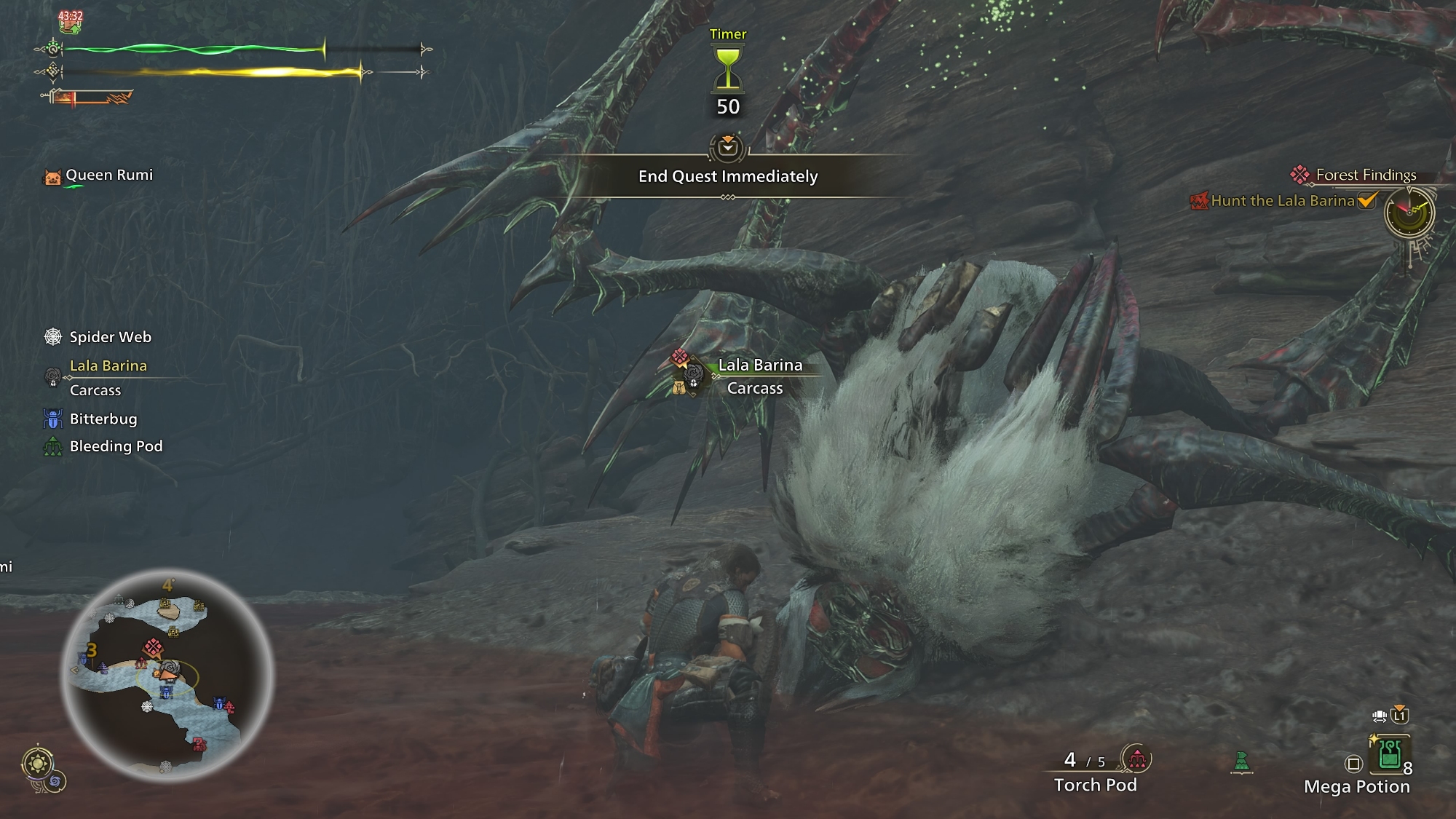Open the circular minimap

tap(167, 676)
